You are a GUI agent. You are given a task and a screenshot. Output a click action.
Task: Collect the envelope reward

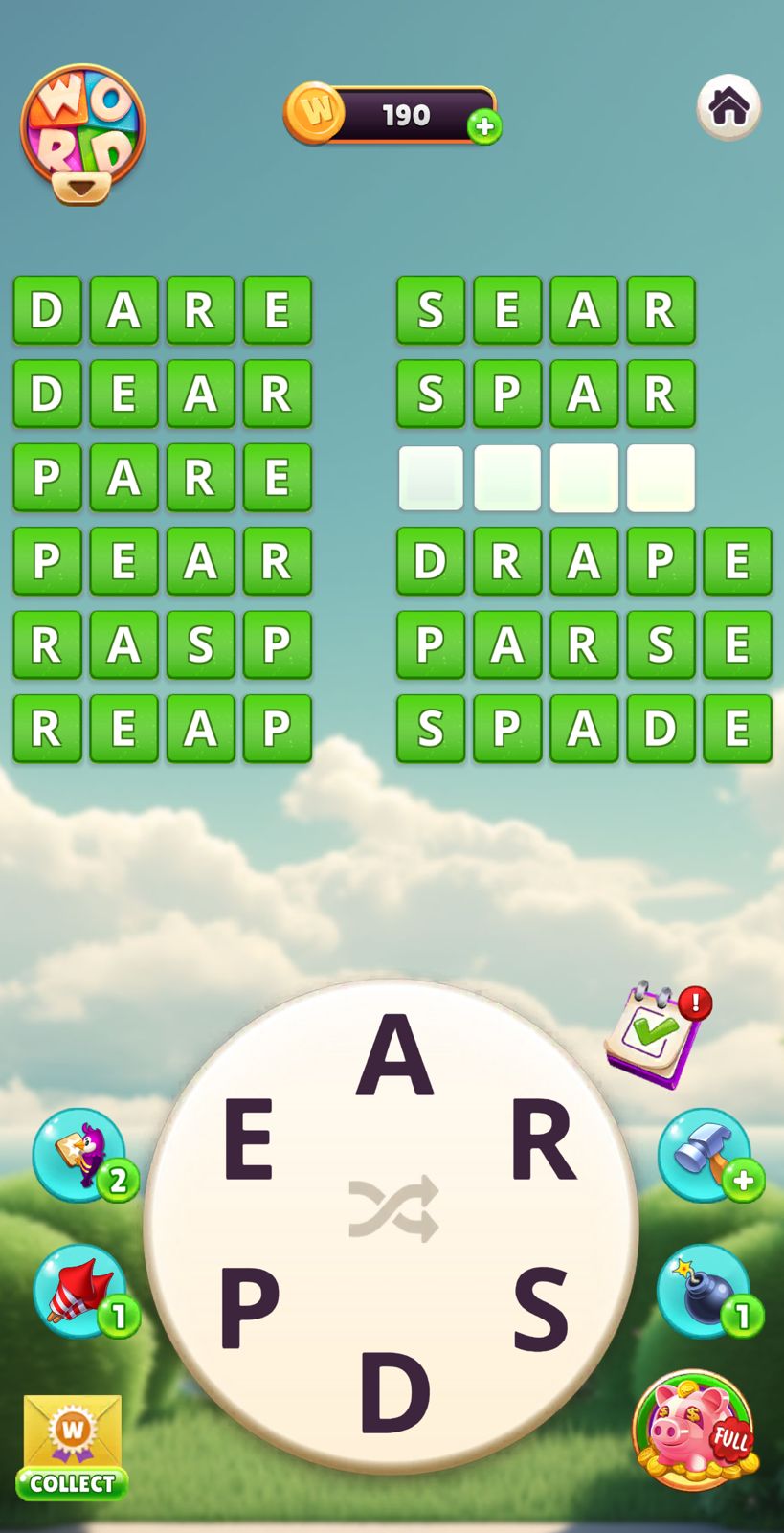[73, 1446]
